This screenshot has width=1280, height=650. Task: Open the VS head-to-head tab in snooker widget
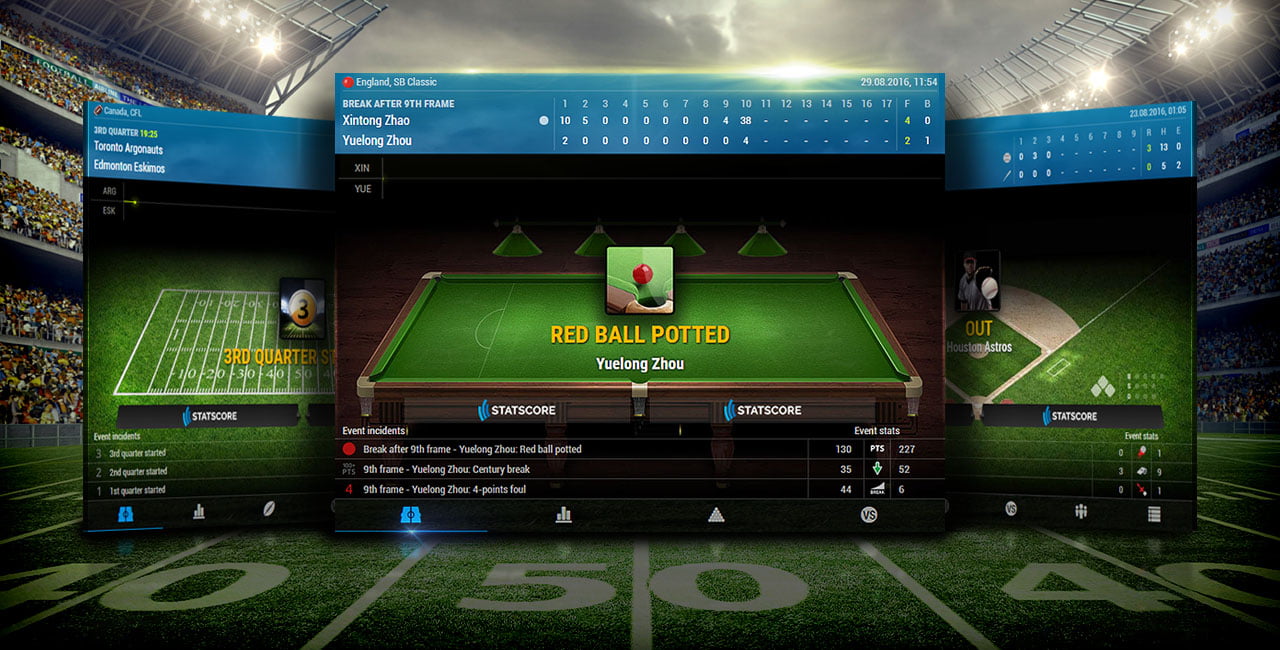point(869,515)
